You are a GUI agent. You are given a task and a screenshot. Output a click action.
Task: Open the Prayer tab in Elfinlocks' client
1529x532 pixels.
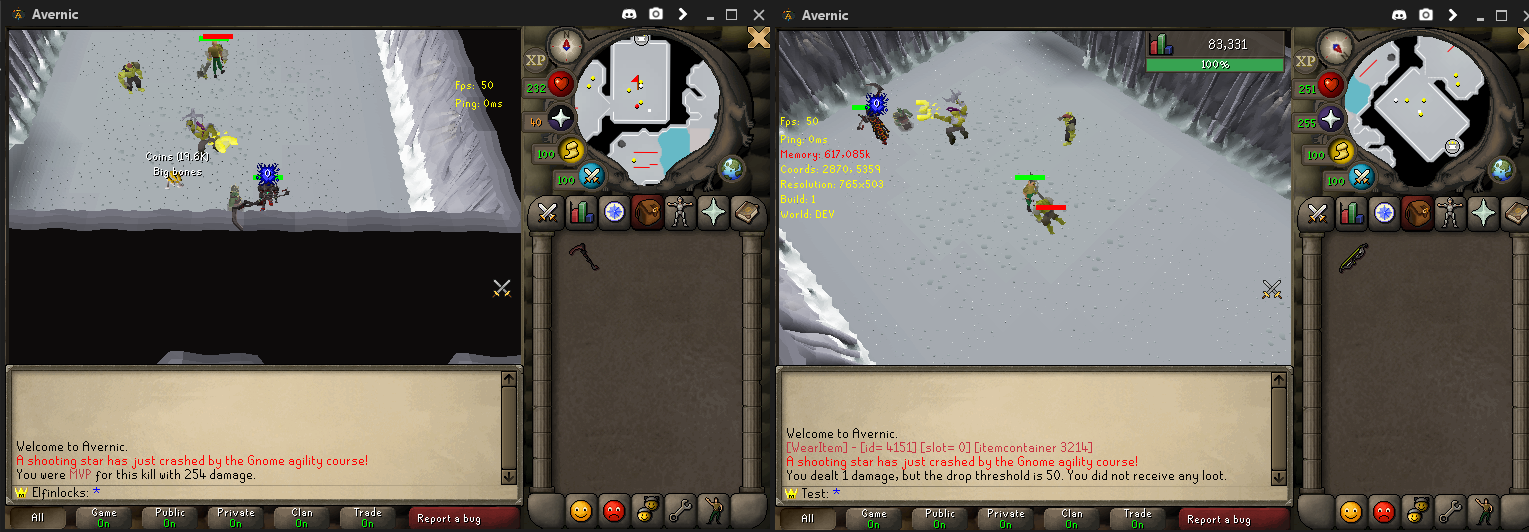pyautogui.click(x=714, y=212)
